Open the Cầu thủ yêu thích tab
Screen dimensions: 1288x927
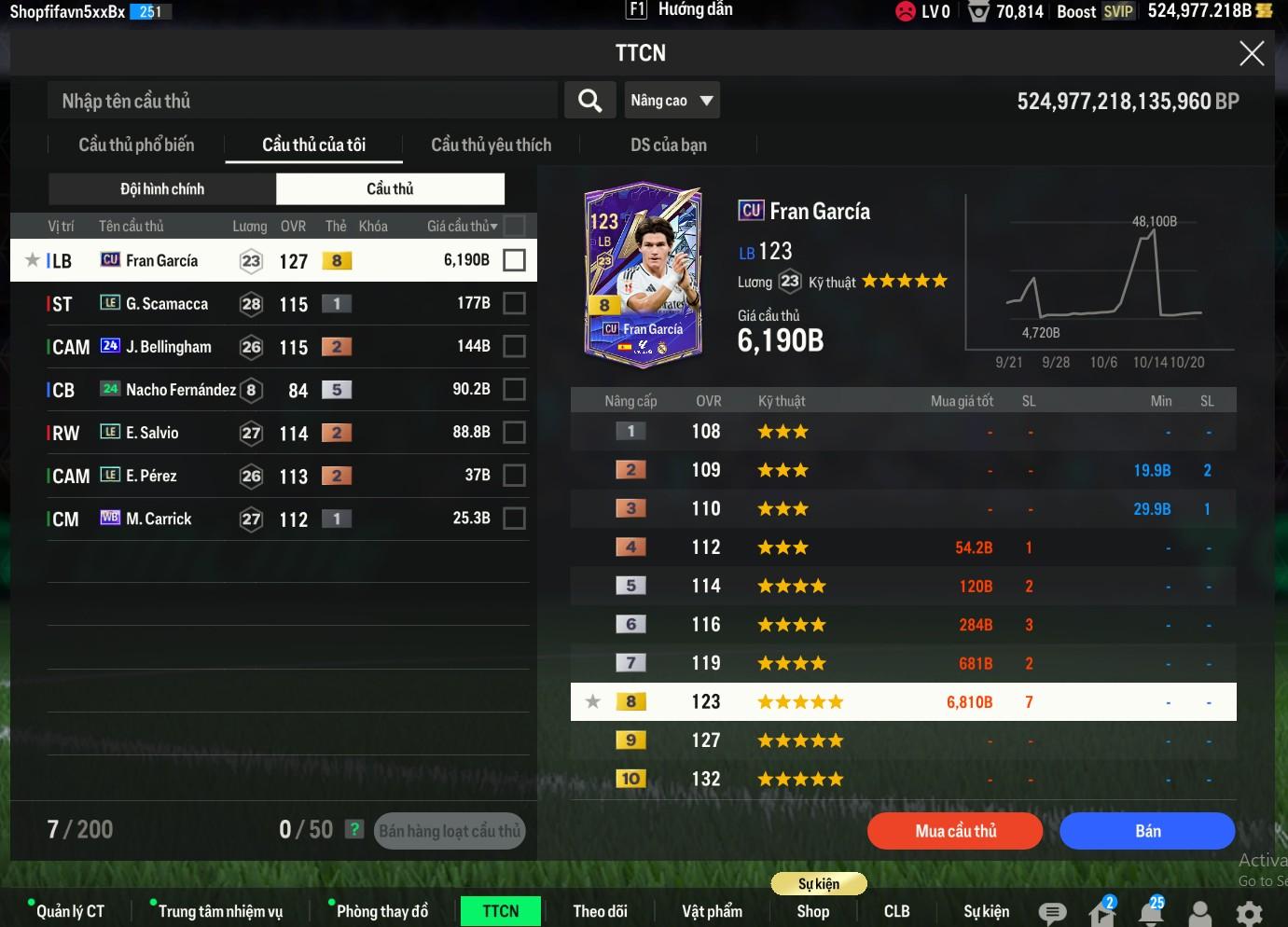pos(491,145)
